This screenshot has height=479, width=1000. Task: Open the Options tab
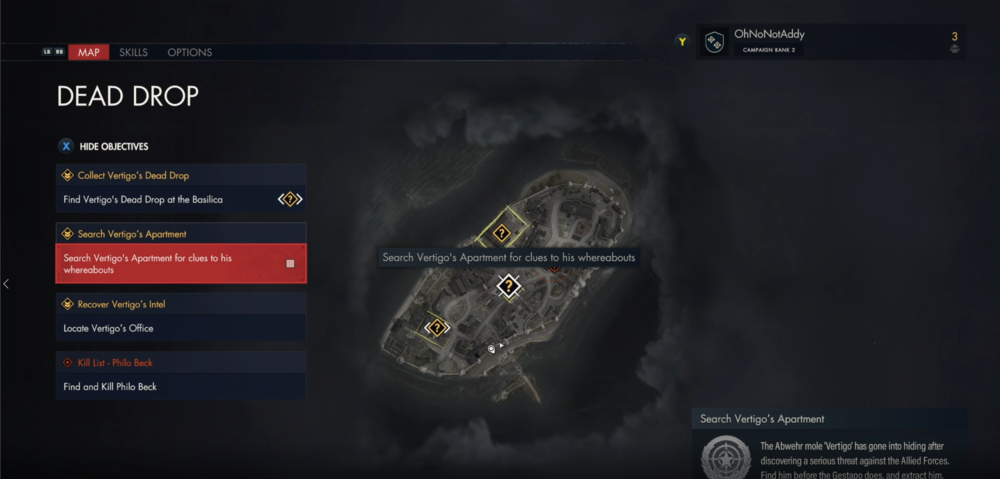coord(188,52)
